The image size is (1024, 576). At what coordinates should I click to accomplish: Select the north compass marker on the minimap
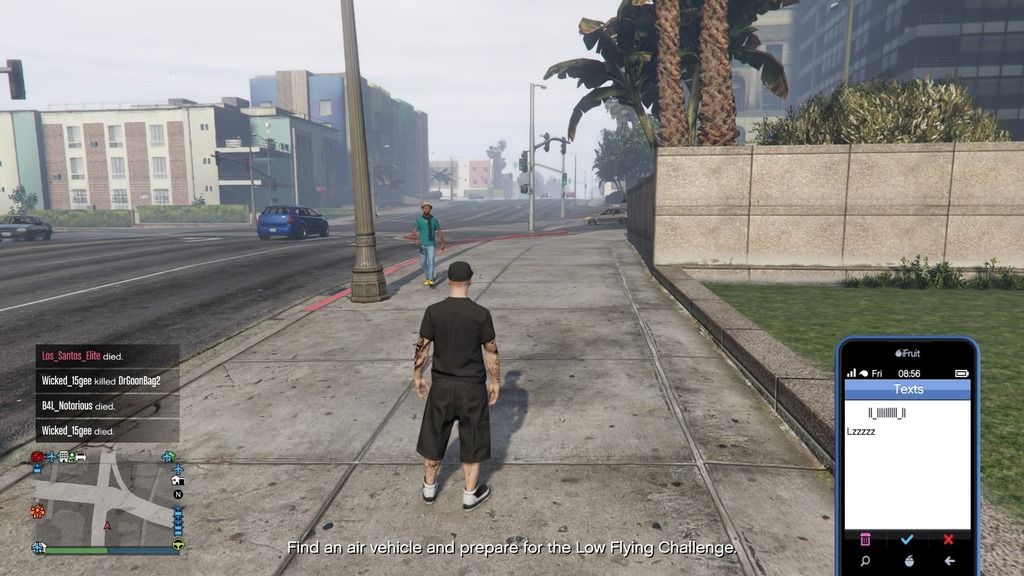(x=178, y=494)
